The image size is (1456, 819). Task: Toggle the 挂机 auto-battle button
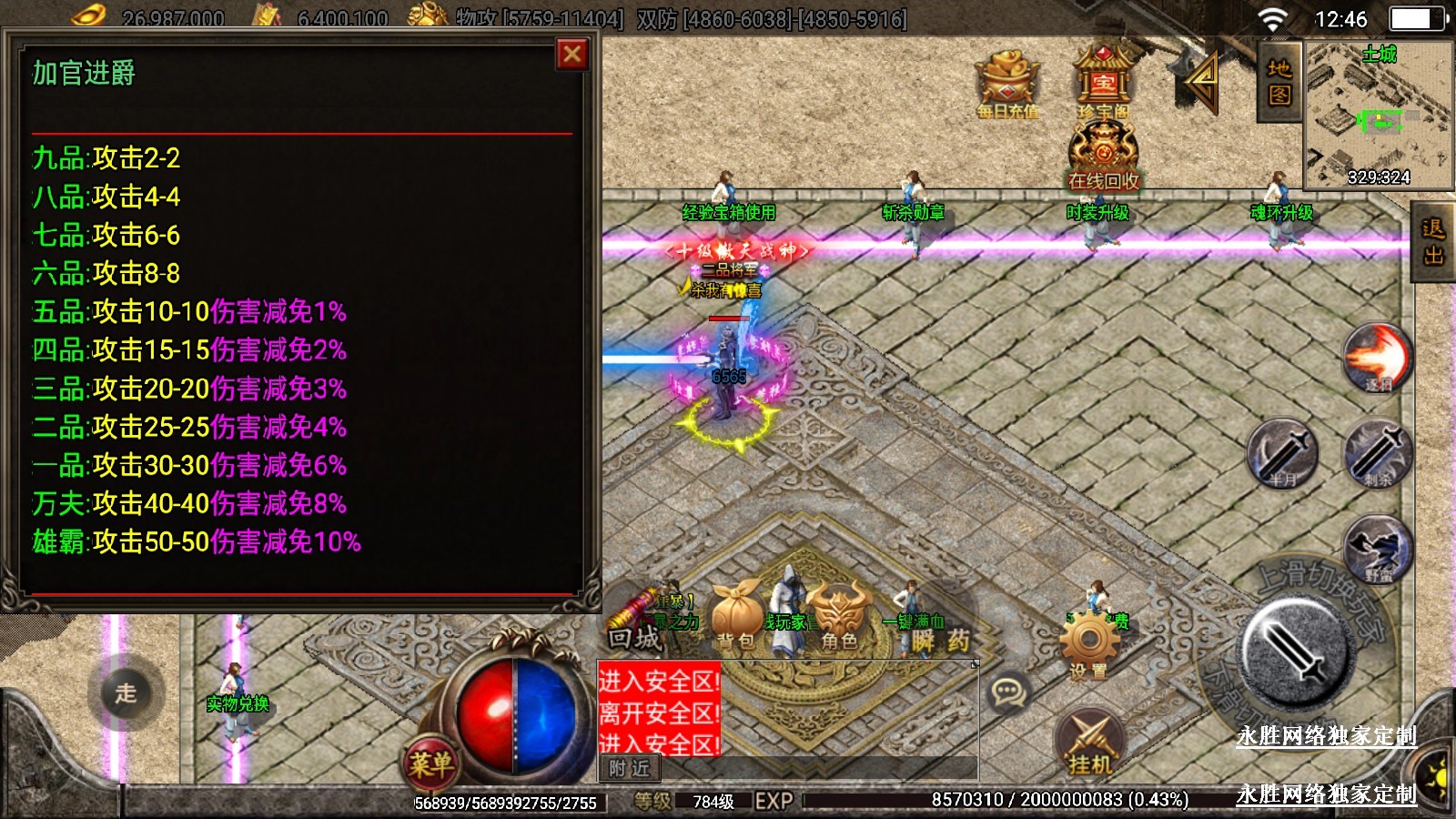(1089, 743)
